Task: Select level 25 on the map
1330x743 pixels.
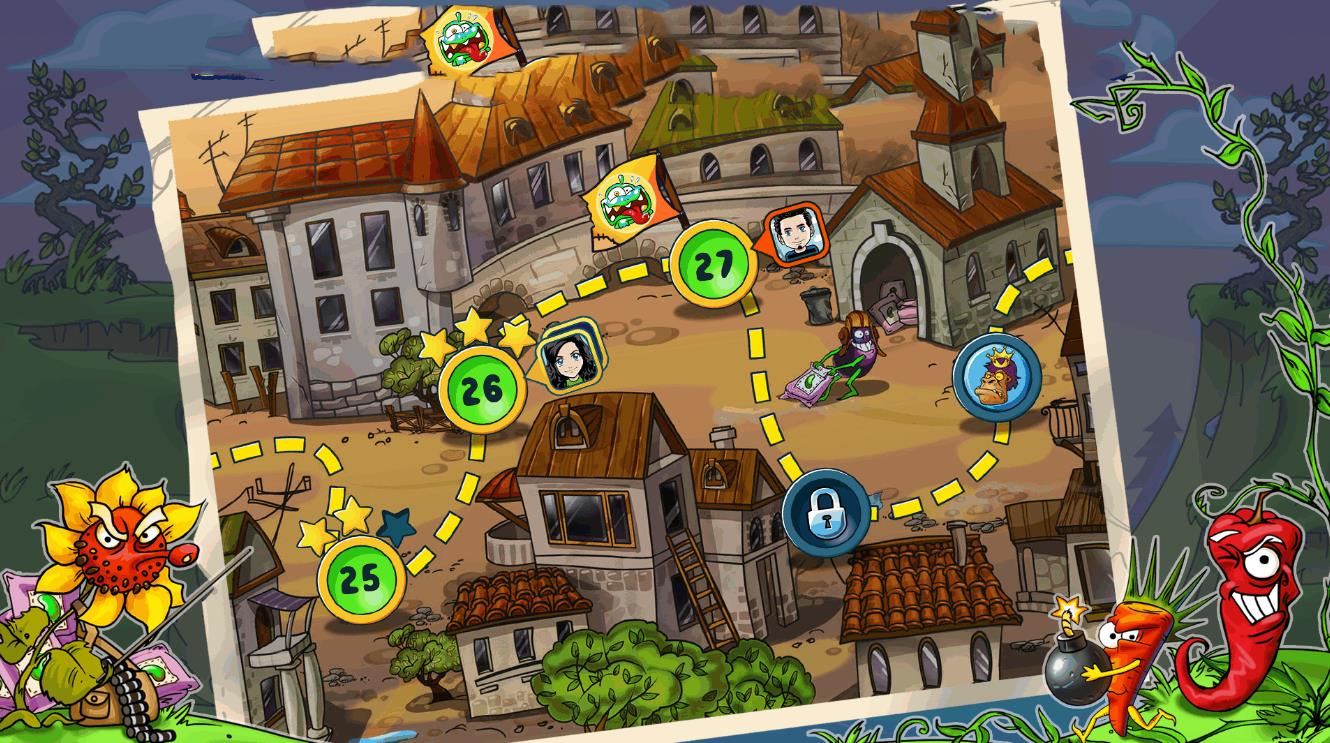Action: click(x=361, y=578)
